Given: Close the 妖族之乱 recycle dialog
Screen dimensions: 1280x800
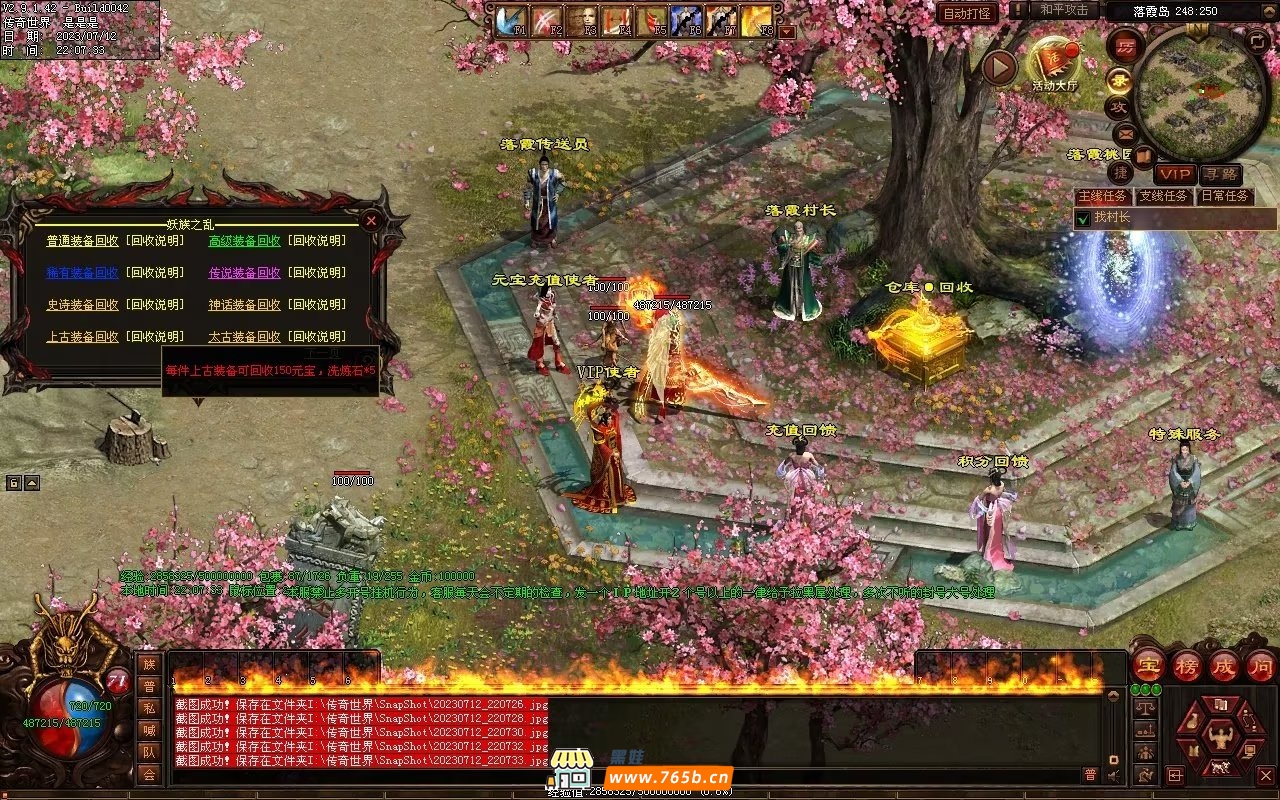Looking at the screenshot, I should pyautogui.click(x=371, y=220).
